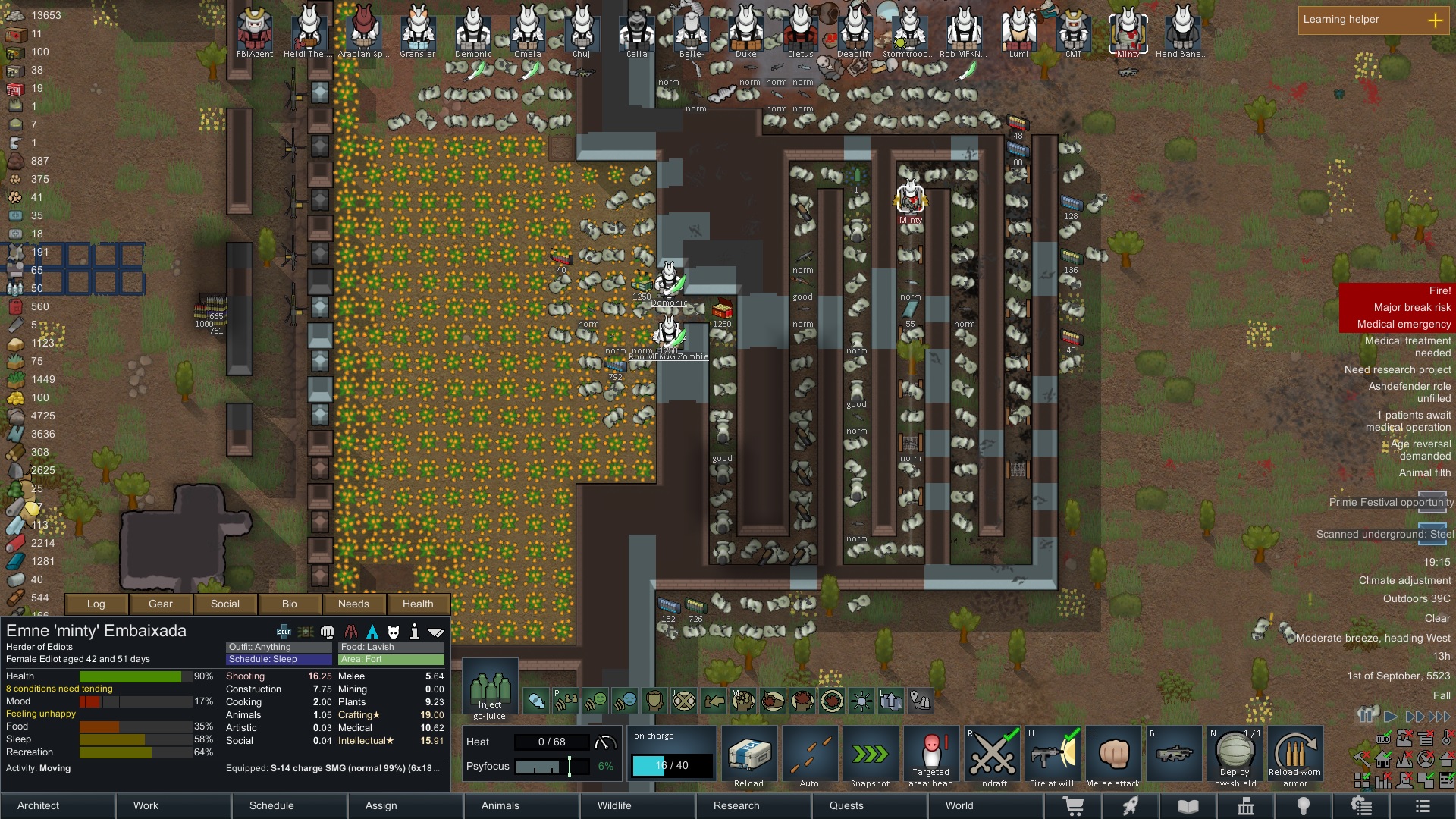
Task: Change the Outfit: Anything setting
Action: point(278,647)
